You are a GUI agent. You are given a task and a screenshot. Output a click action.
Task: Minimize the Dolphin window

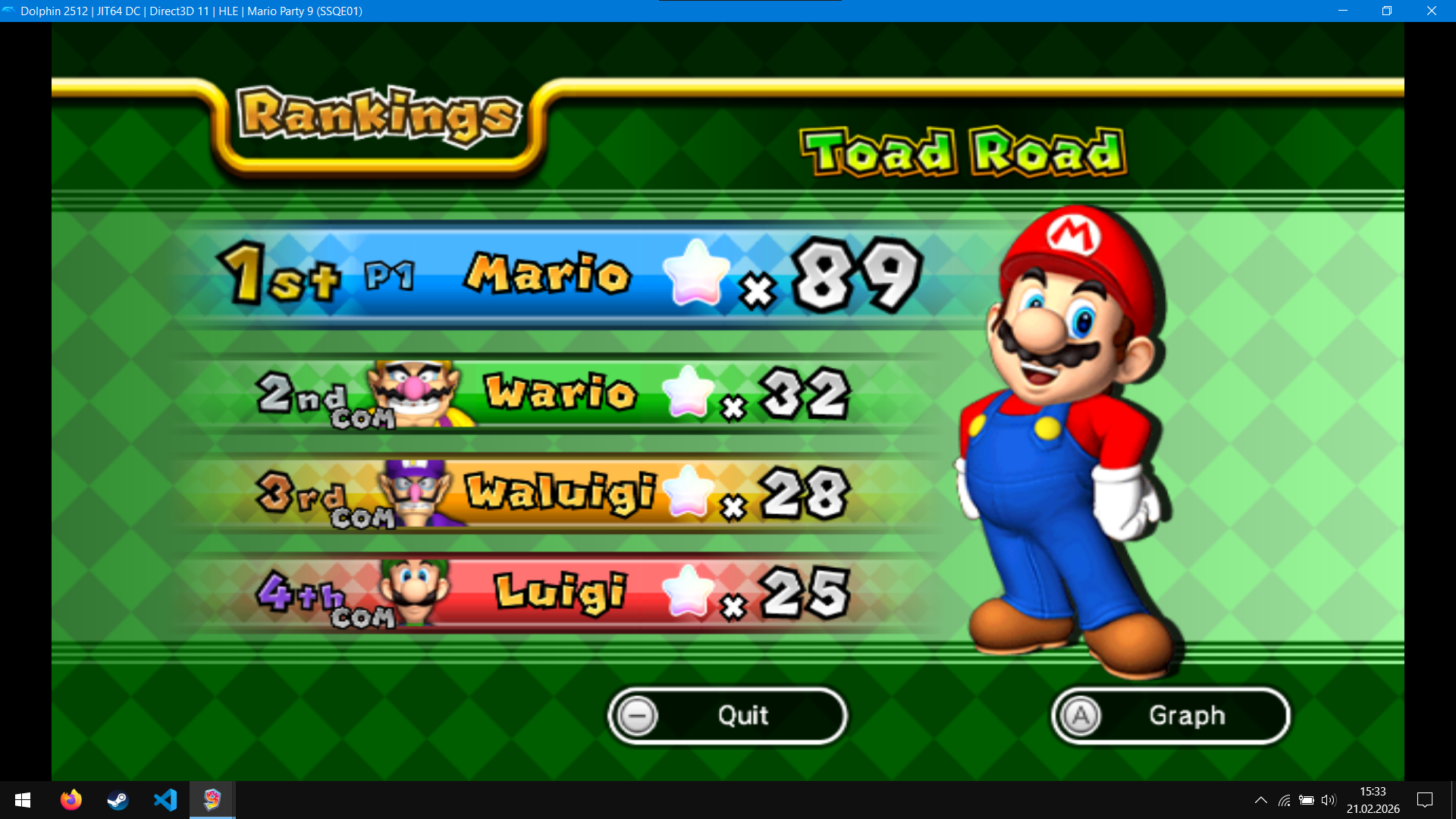(x=1342, y=11)
